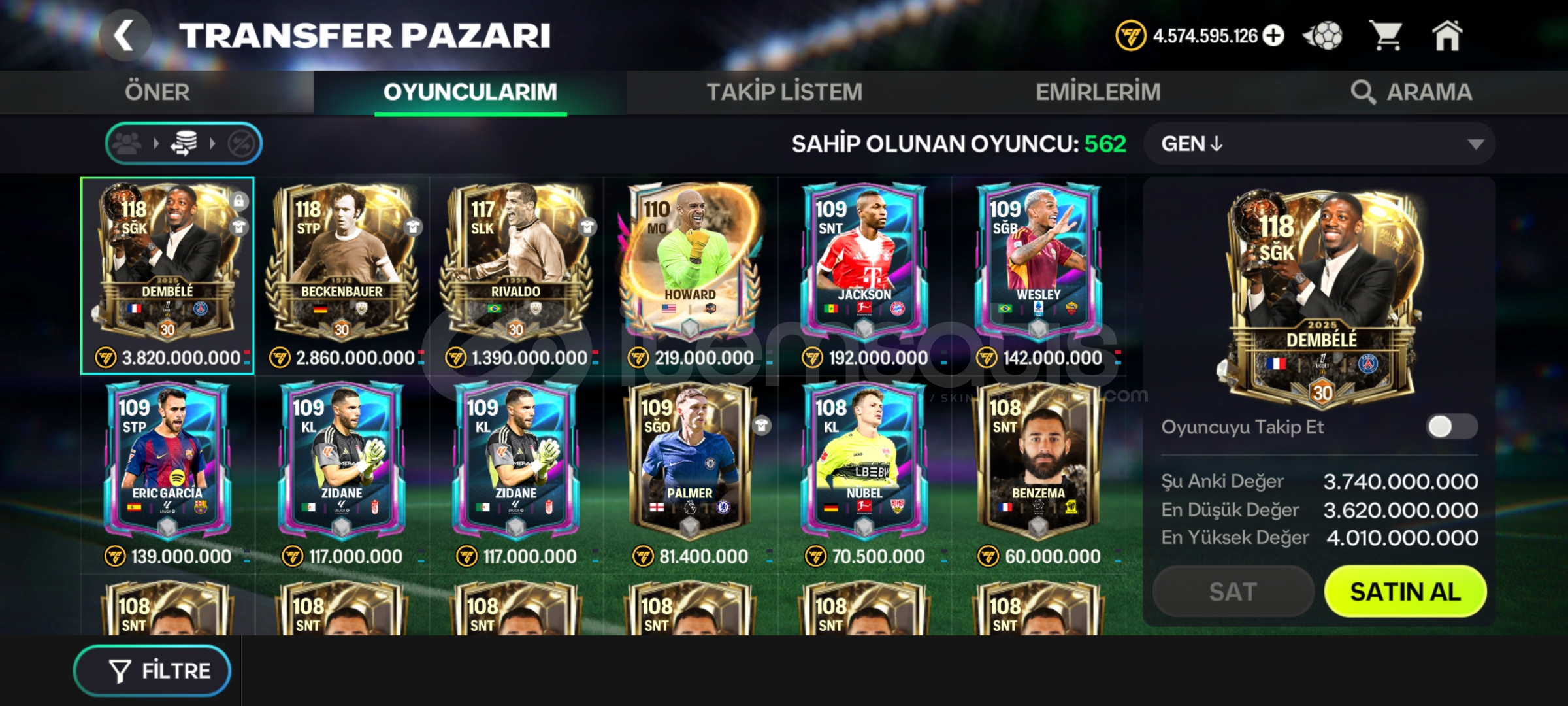Switch to the TAKİP LİSTEM tab
Screen dimensions: 1568x706
(783, 92)
